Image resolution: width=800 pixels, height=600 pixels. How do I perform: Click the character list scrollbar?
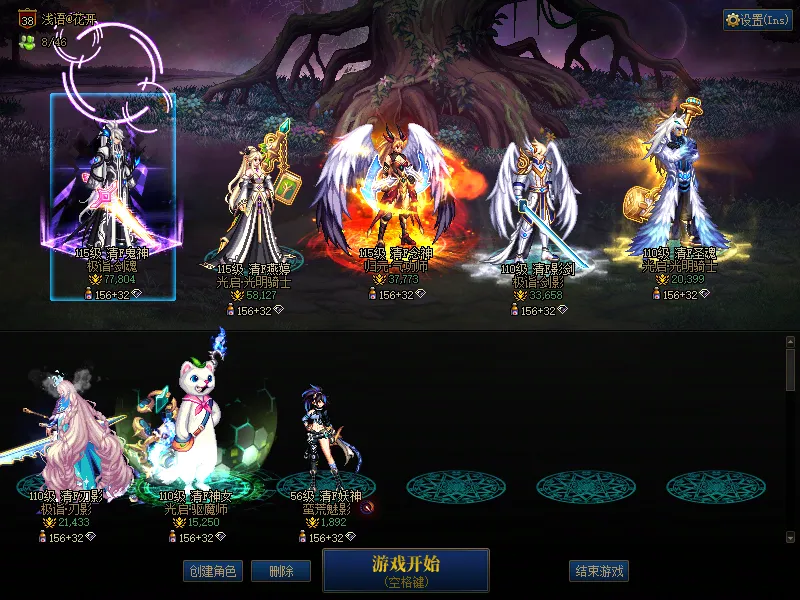click(791, 368)
